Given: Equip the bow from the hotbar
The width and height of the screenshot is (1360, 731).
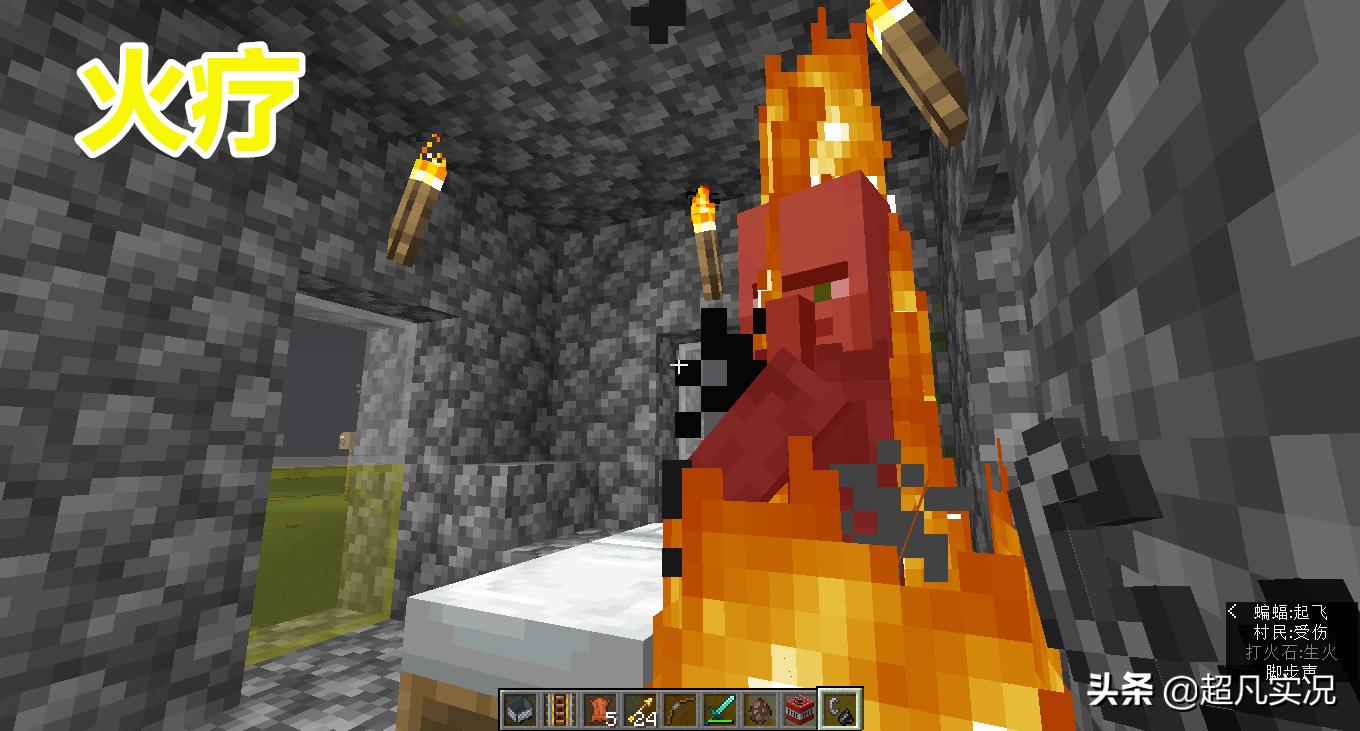Looking at the screenshot, I should pos(679,709).
